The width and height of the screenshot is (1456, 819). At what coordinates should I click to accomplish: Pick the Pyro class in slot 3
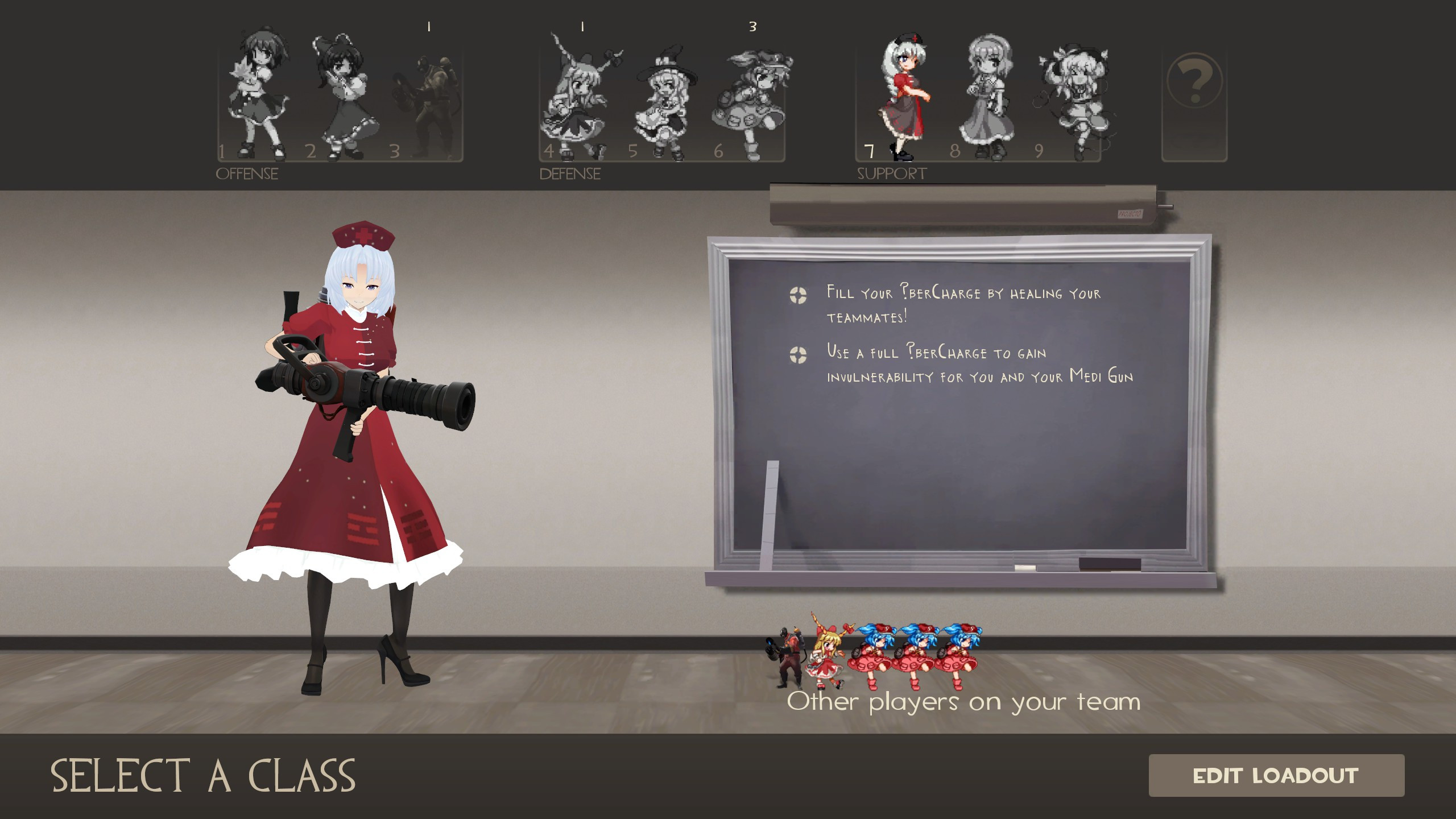[429, 97]
